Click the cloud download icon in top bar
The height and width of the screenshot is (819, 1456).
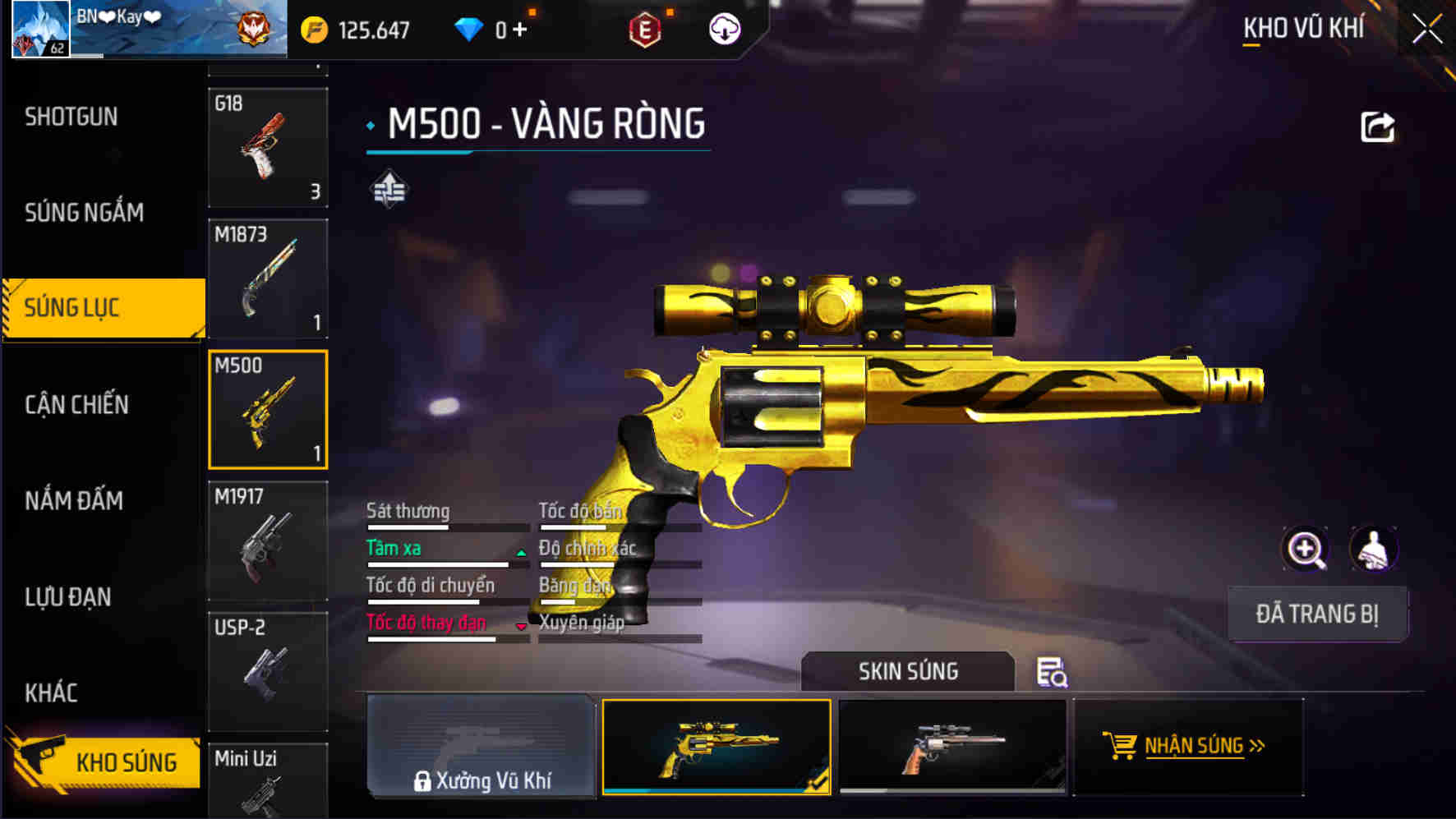pyautogui.click(x=724, y=28)
